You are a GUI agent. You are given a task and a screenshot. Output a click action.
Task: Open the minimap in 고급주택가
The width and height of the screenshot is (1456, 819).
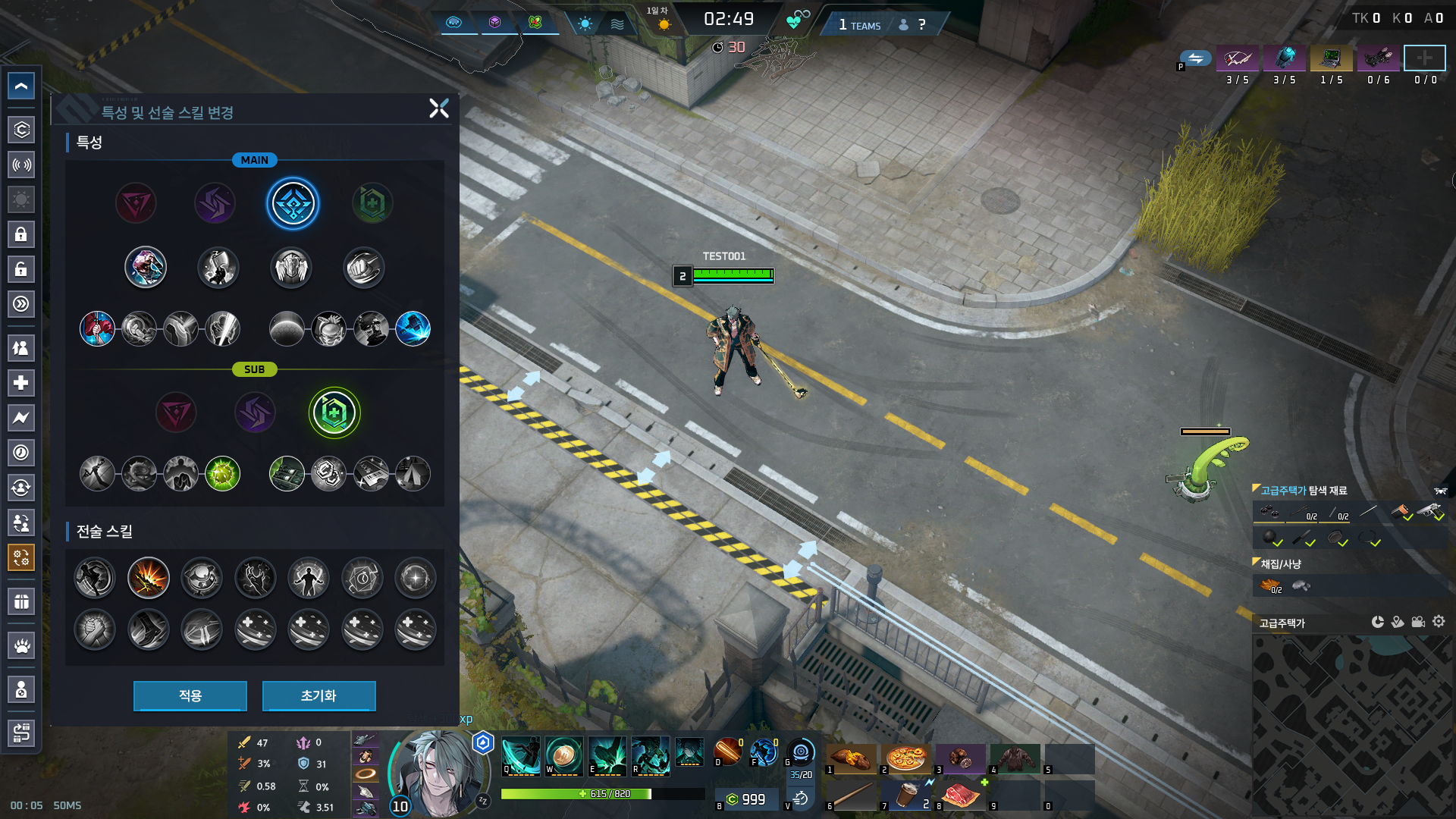1351,725
